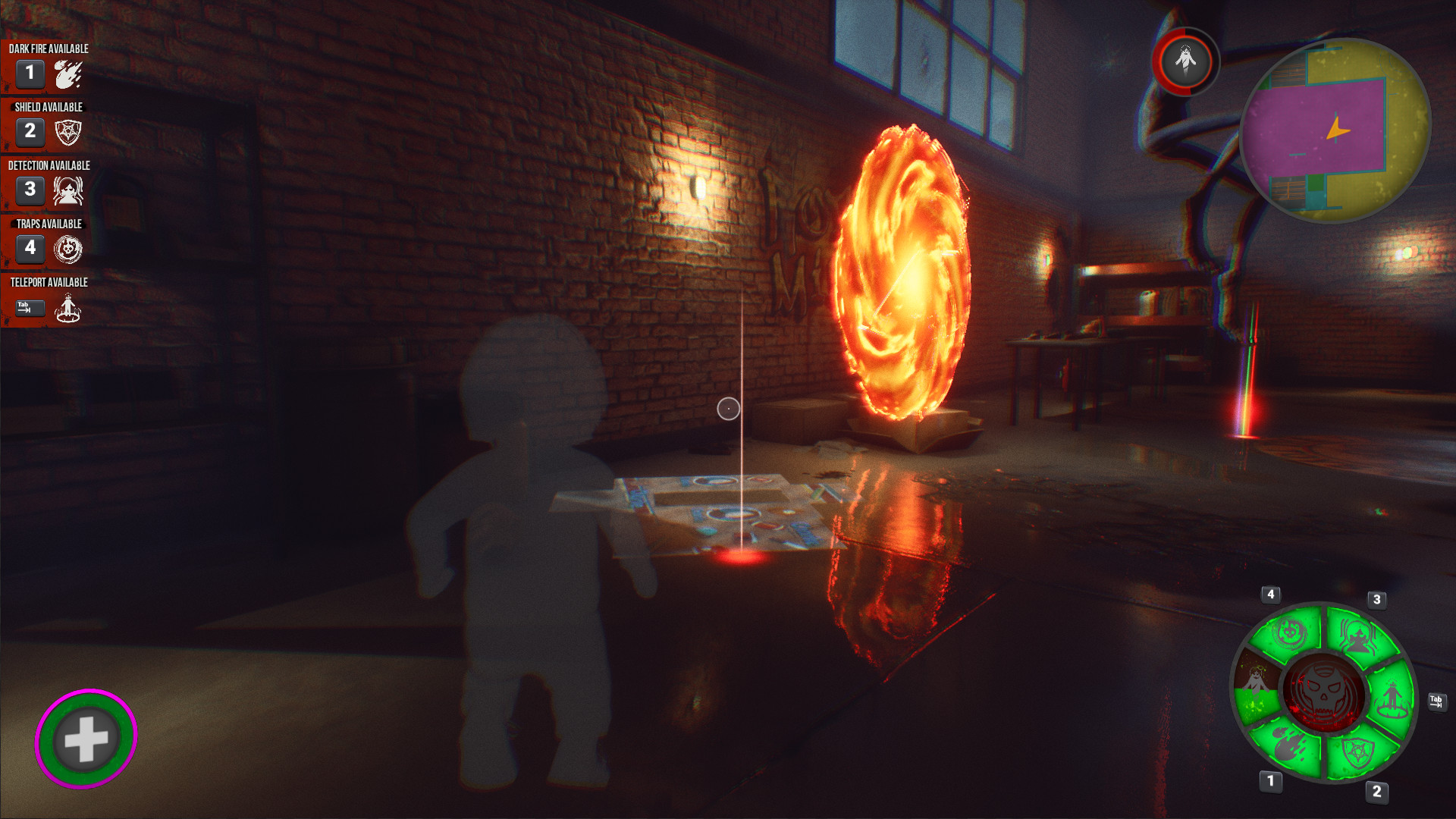Viewport: 1456px width, 819px height.
Task: Select the Detection ability icon in the left panel
Action: tap(67, 190)
